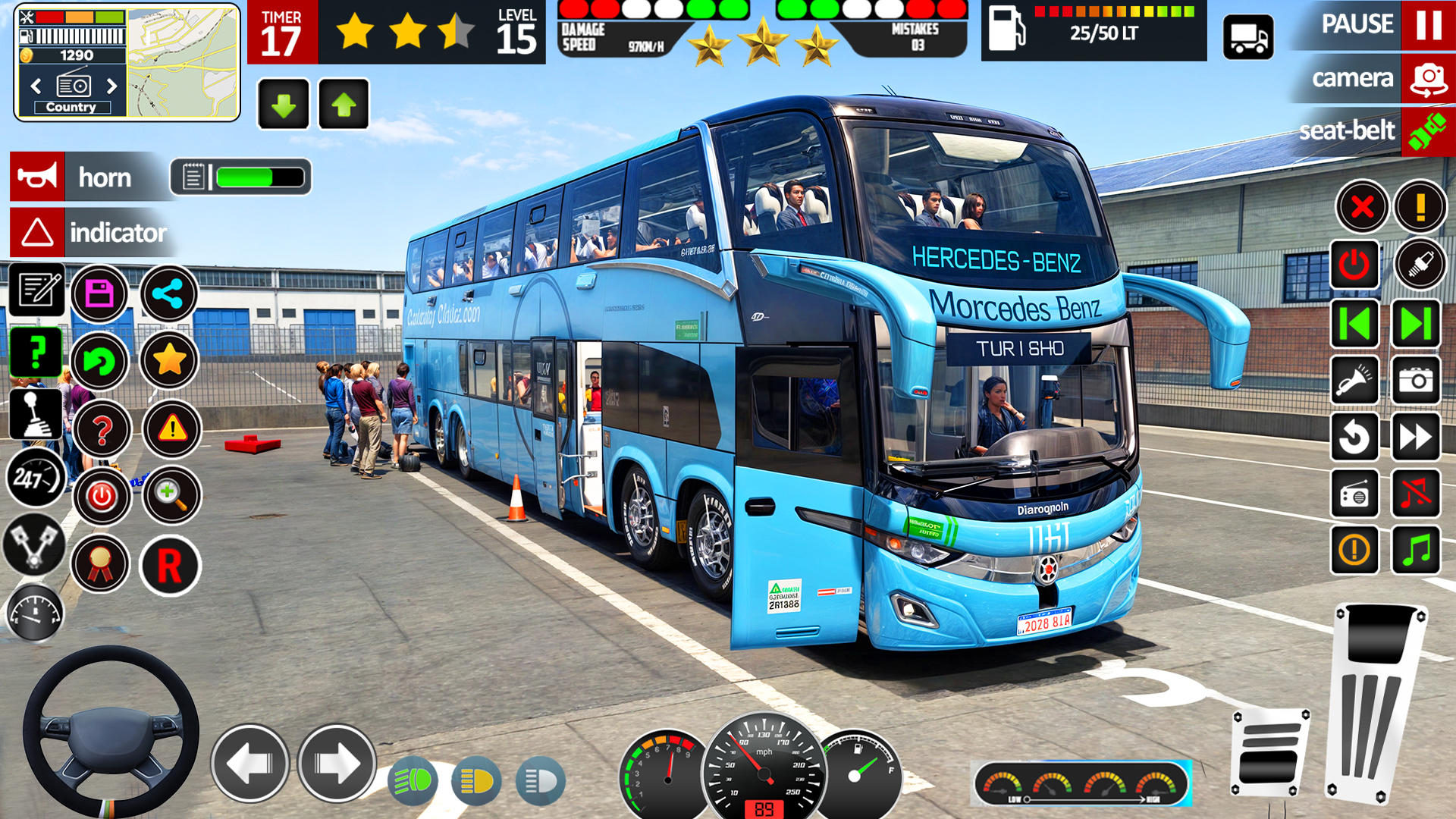
Task: Engage the red R reverse button
Action: 170,566
